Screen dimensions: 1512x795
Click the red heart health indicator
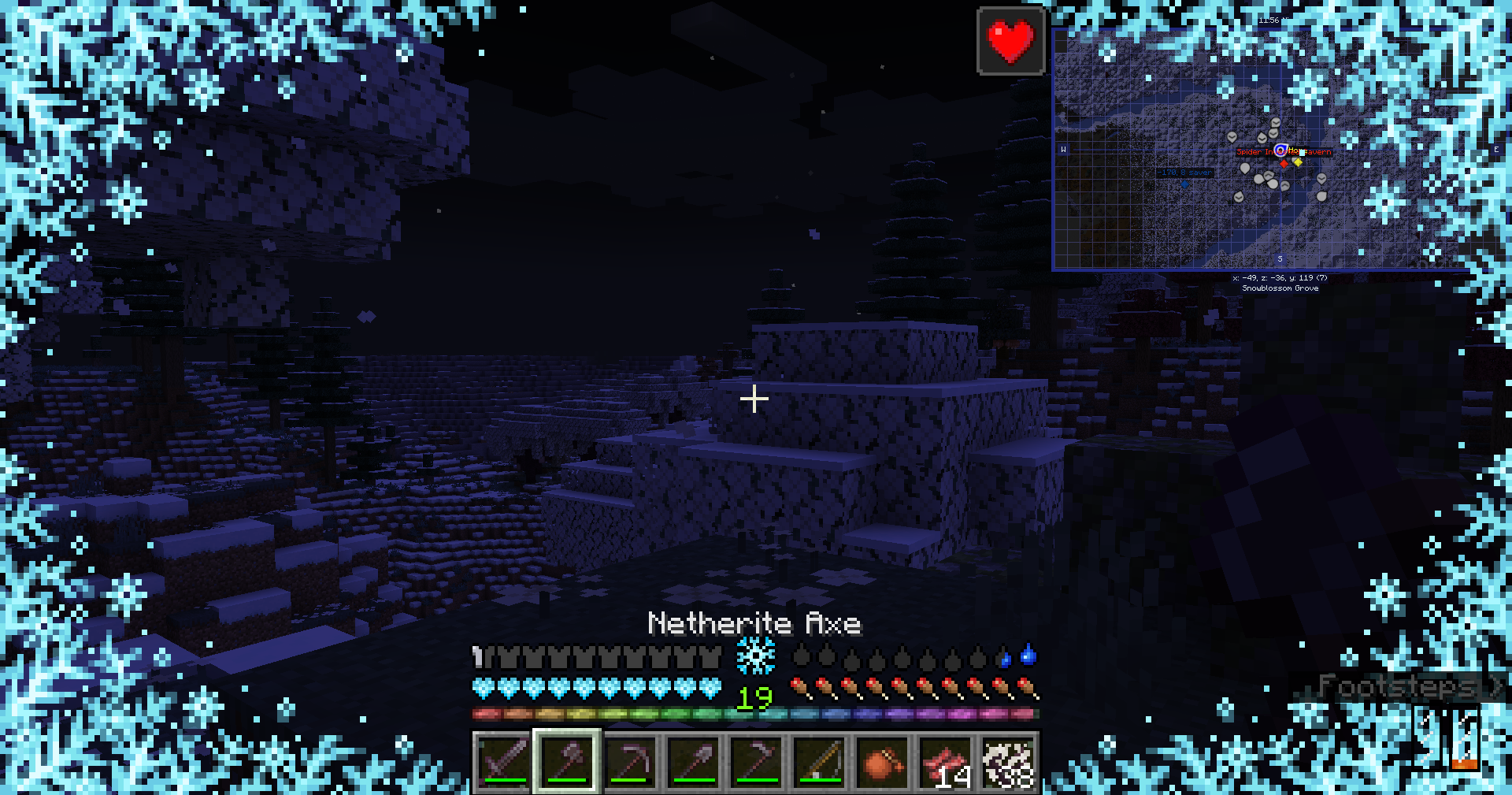tap(1010, 41)
